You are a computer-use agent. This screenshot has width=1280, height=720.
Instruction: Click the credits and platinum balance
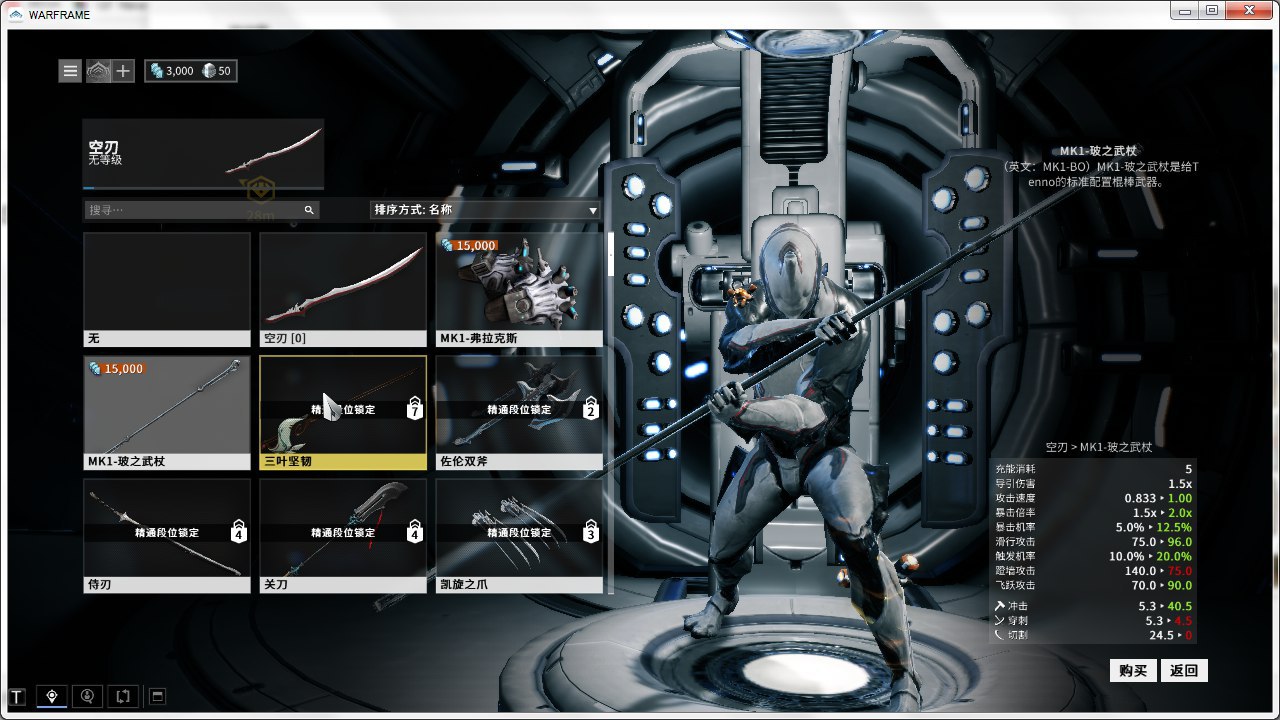click(x=191, y=71)
